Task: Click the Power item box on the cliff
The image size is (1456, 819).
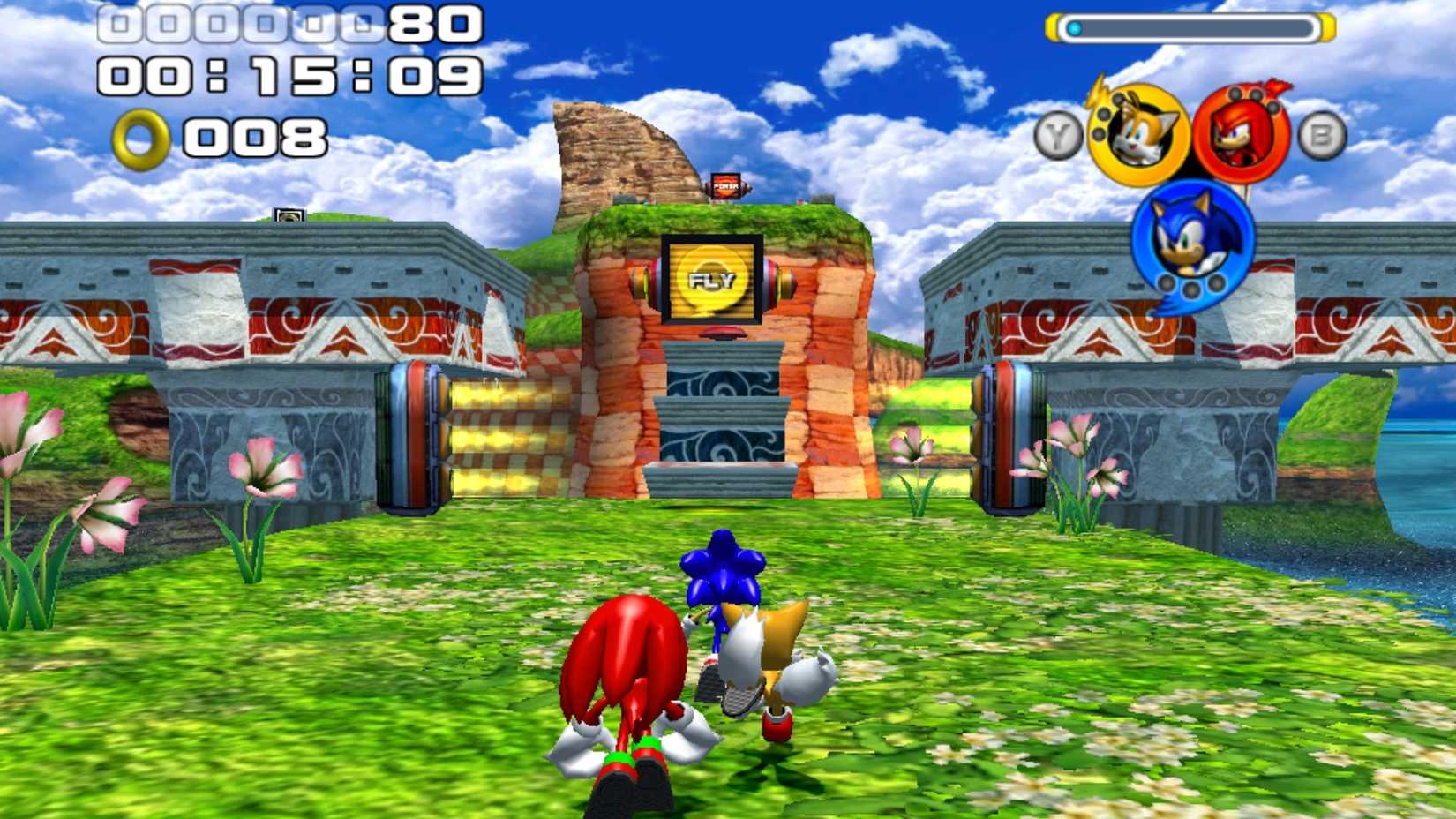Action: tap(725, 186)
